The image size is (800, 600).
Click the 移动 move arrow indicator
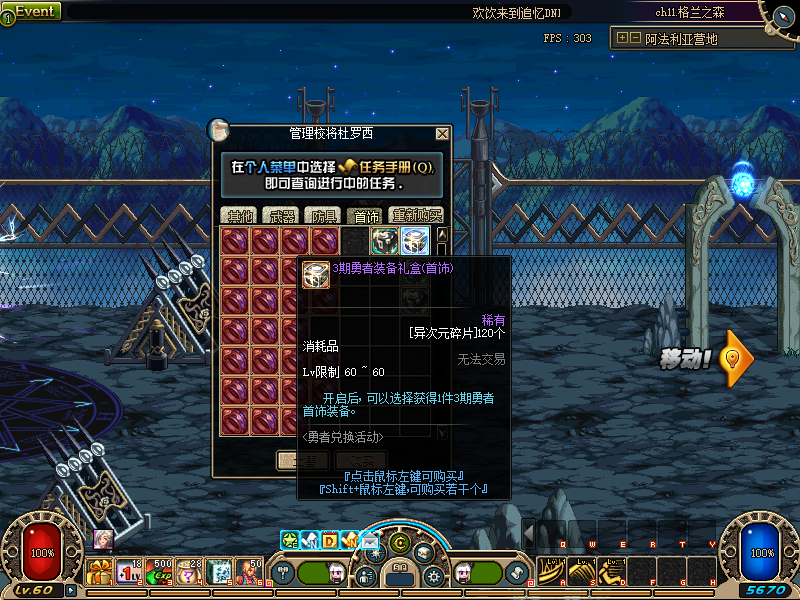point(737,358)
